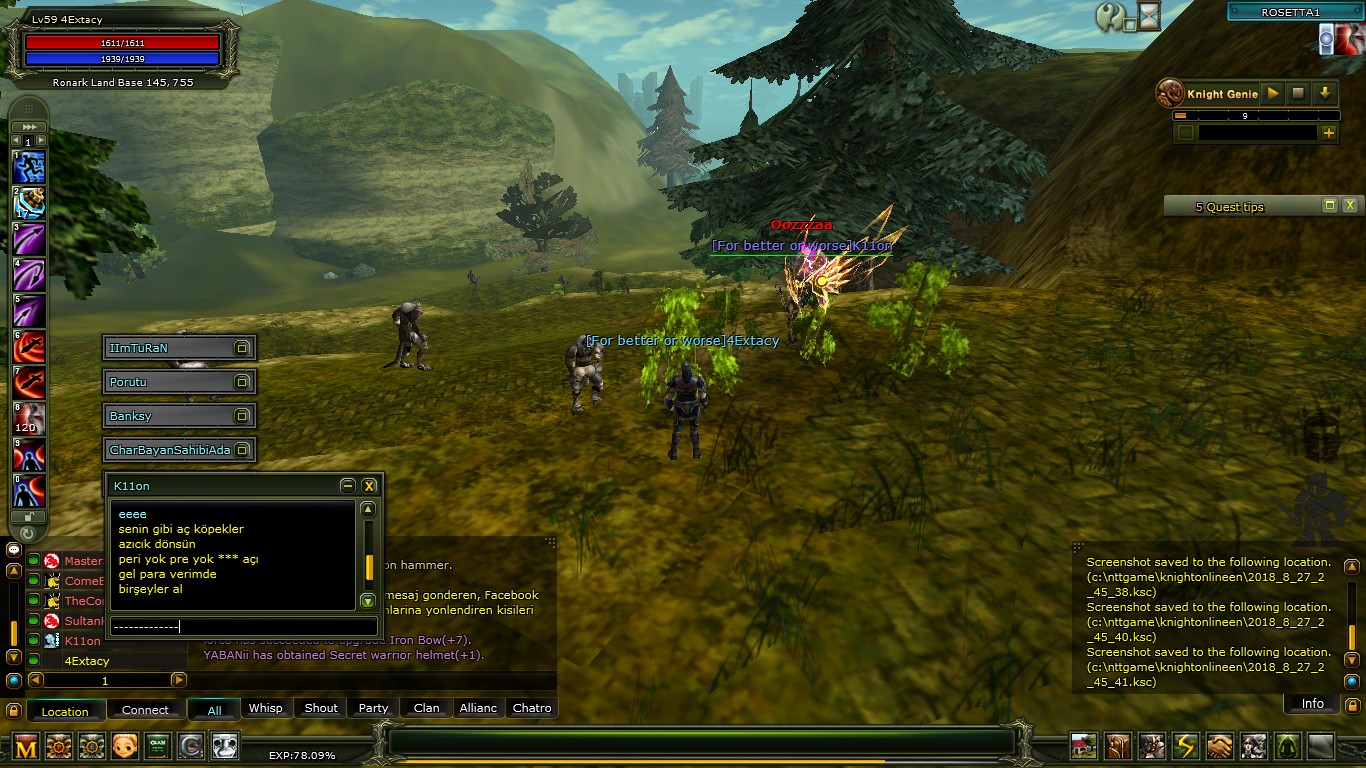Stop the Knight Genie
This screenshot has width=1366, height=768.
click(x=1298, y=93)
